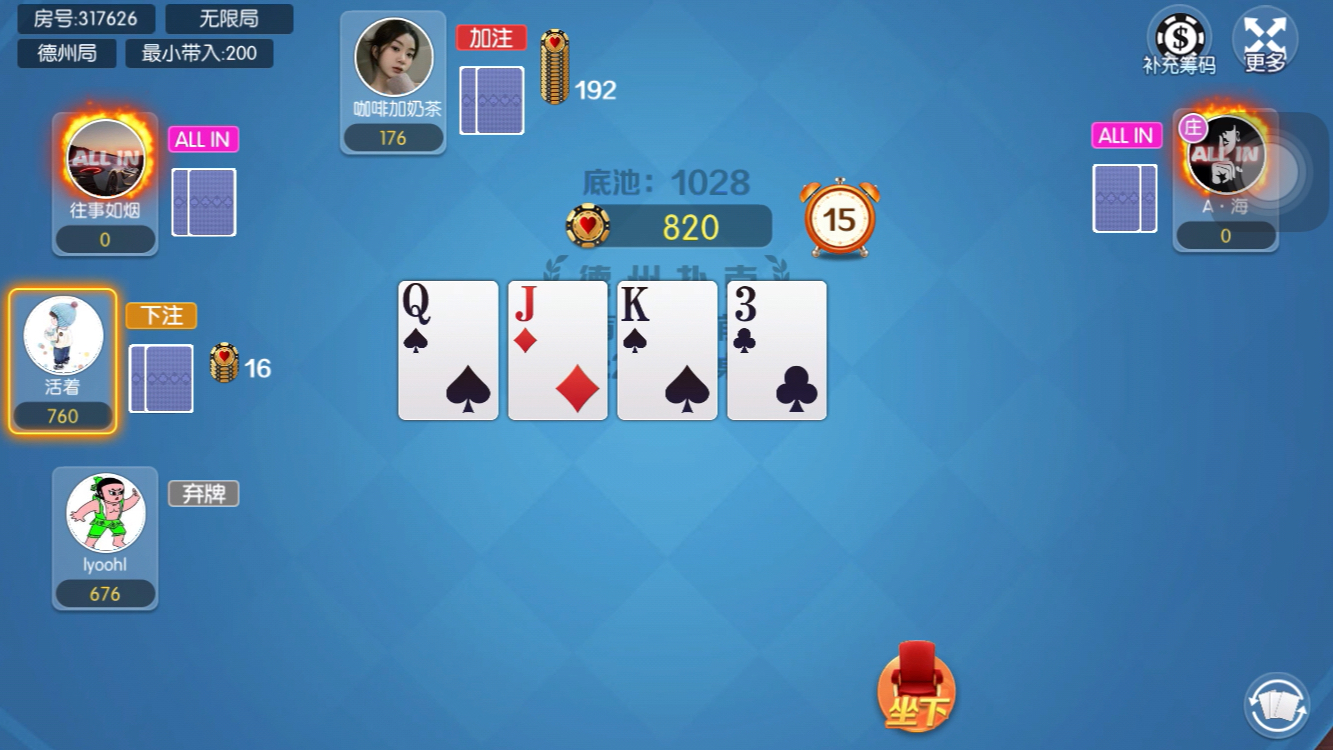Click 活着's highlighted player avatar
1333x750 pixels.
click(x=63, y=335)
